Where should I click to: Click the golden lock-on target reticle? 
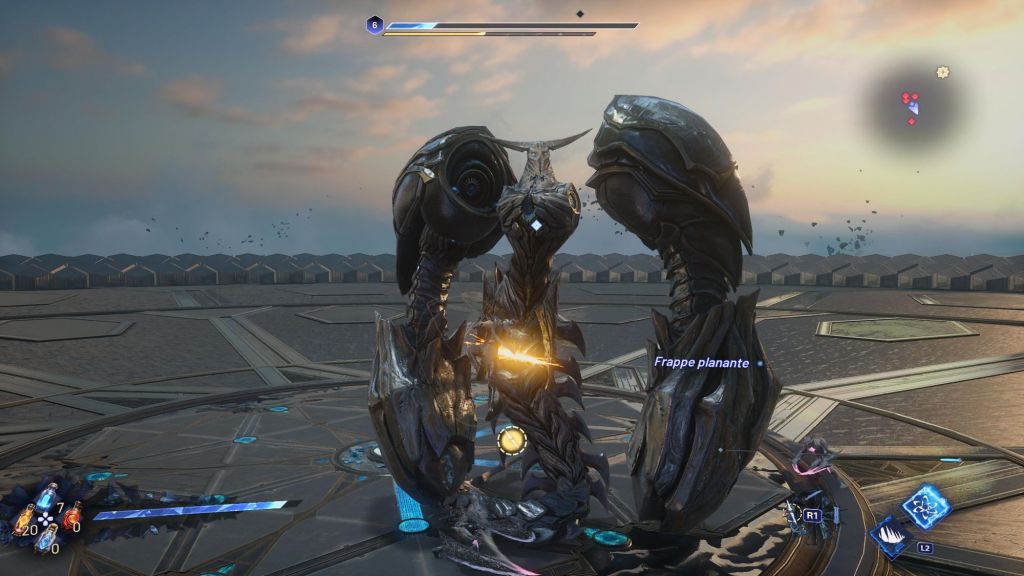point(511,438)
